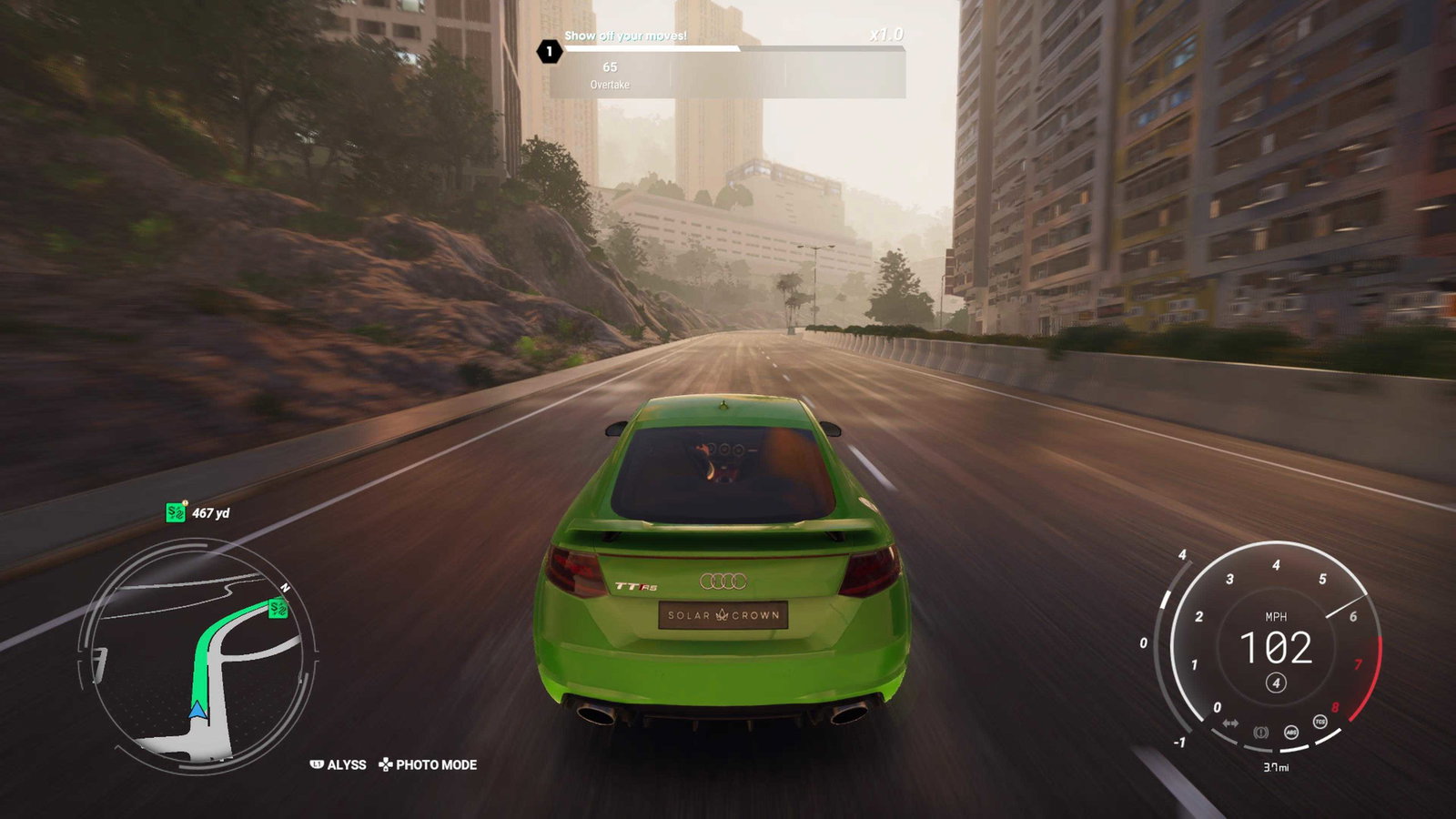Click the circular minimap
The height and width of the screenshot is (819, 1456).
(198, 657)
